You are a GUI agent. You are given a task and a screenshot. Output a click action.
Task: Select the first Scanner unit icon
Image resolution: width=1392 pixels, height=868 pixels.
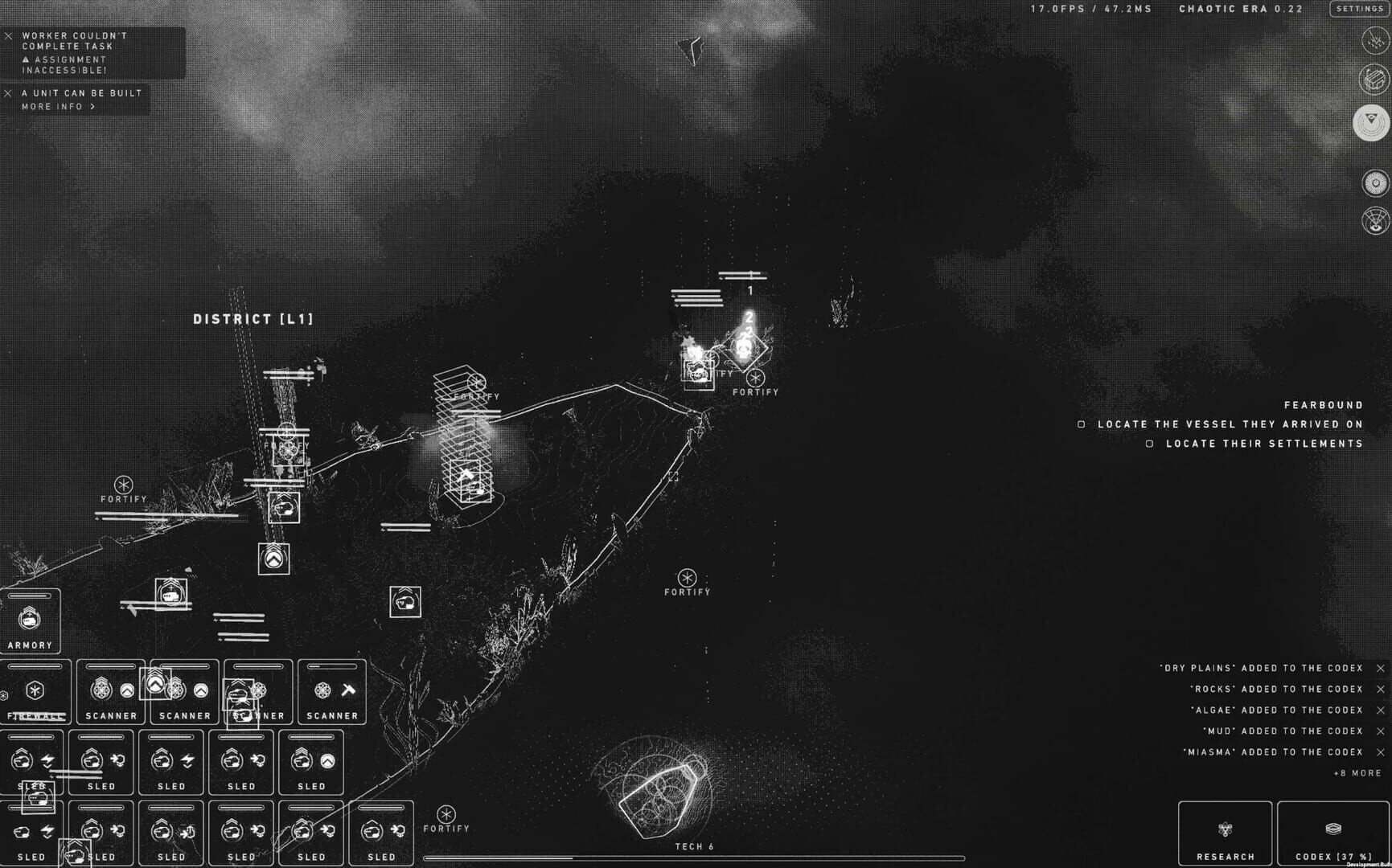[103, 690]
